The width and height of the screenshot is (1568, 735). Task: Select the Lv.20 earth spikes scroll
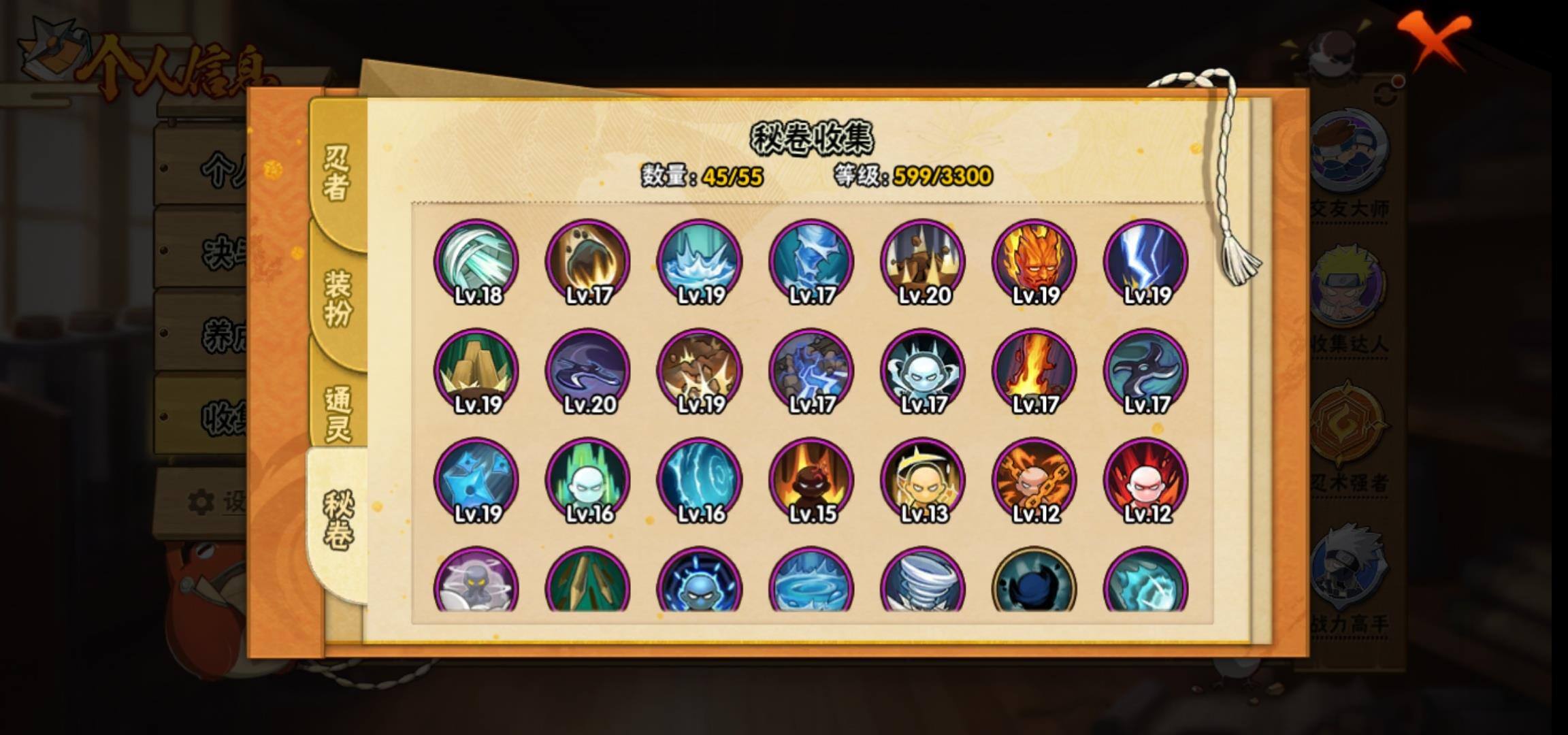pos(923,261)
